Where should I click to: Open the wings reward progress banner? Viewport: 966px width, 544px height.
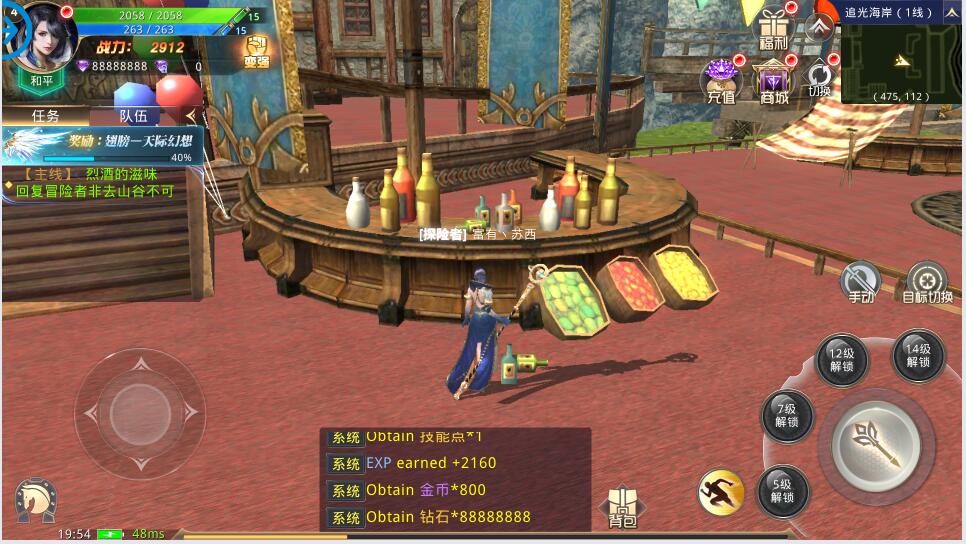coord(103,146)
